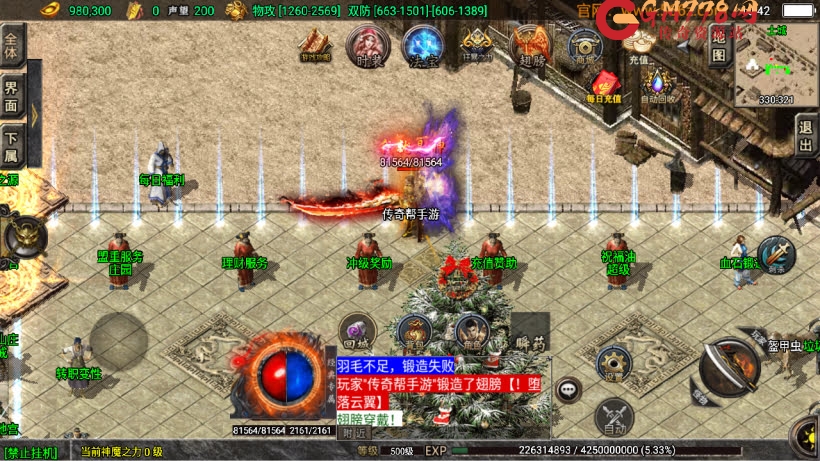Open the 法宝 magic treasure icon

coord(422,45)
